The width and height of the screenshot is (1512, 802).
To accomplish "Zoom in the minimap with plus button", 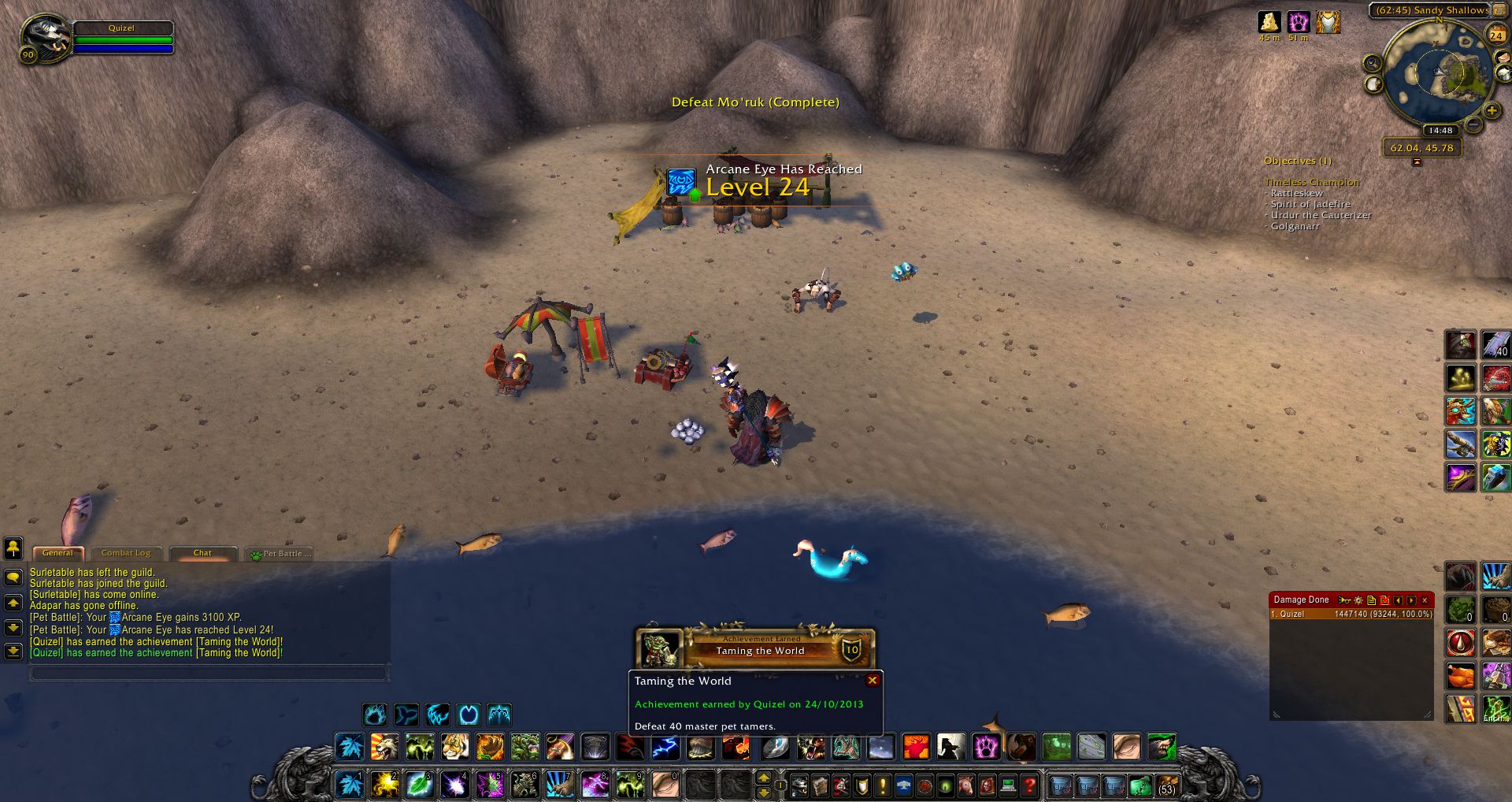I will point(1491,110).
